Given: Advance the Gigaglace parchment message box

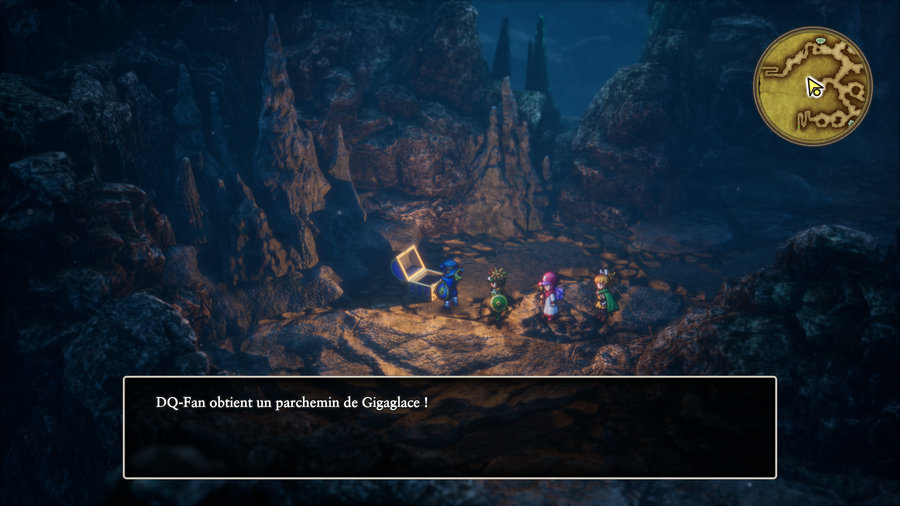Looking at the screenshot, I should pos(449,427).
